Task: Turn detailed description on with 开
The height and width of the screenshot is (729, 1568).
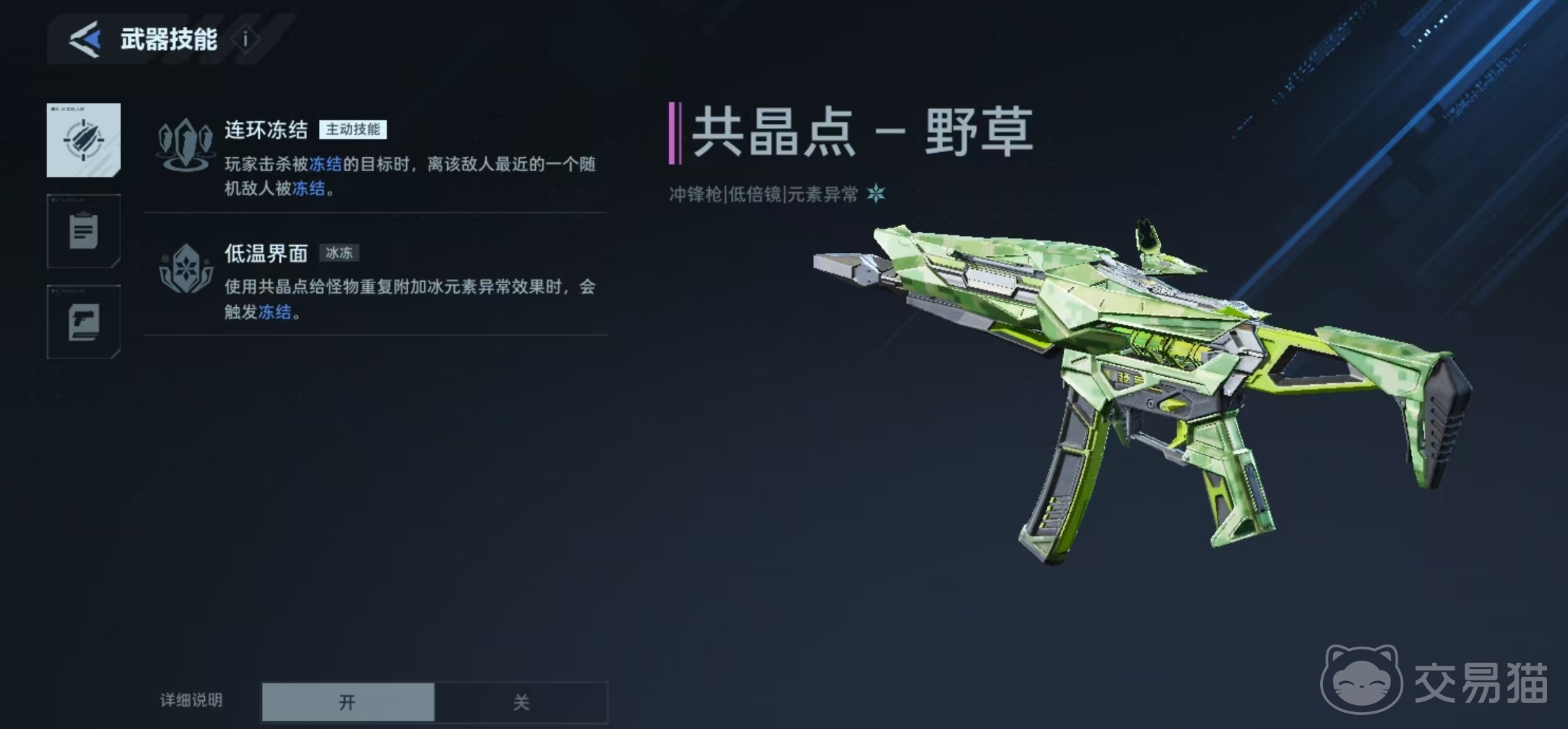Action: click(x=348, y=702)
